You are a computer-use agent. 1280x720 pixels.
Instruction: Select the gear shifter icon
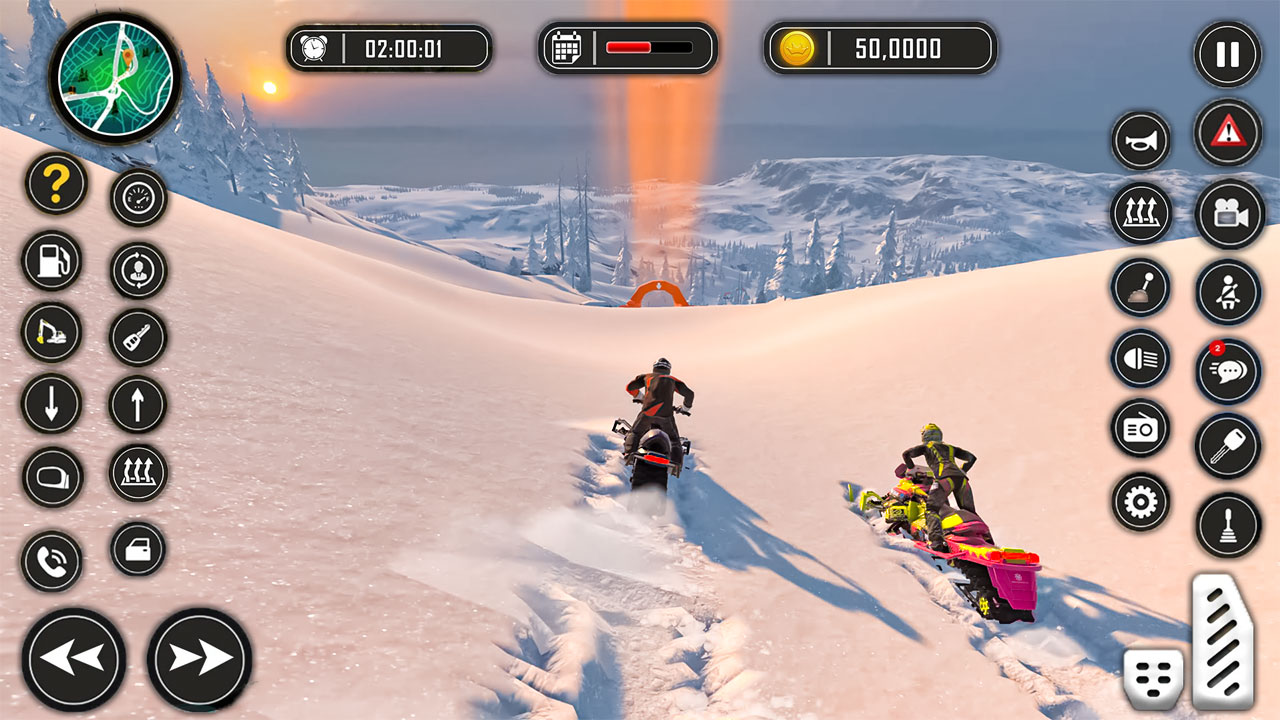coord(1140,286)
